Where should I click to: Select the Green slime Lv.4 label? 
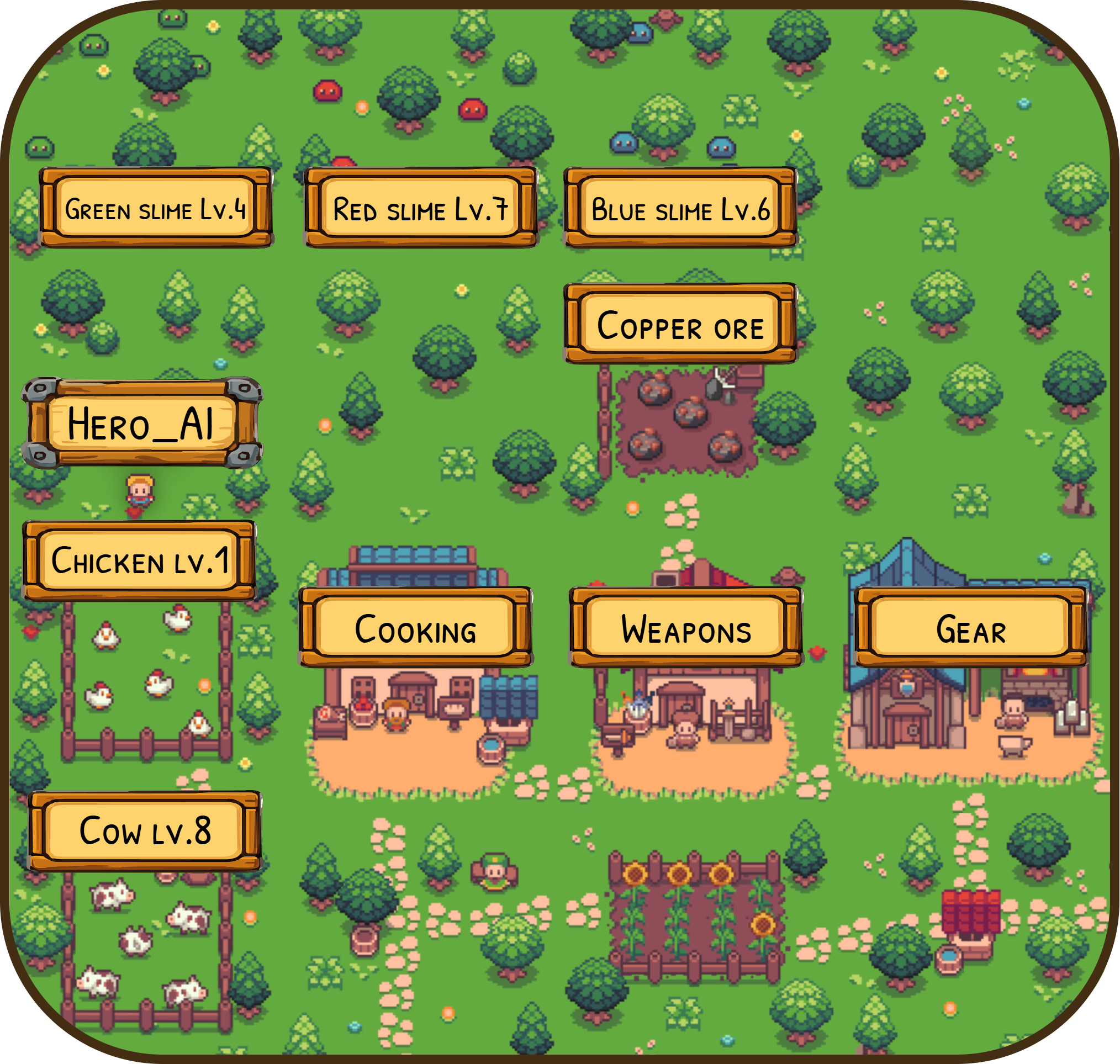156,208
